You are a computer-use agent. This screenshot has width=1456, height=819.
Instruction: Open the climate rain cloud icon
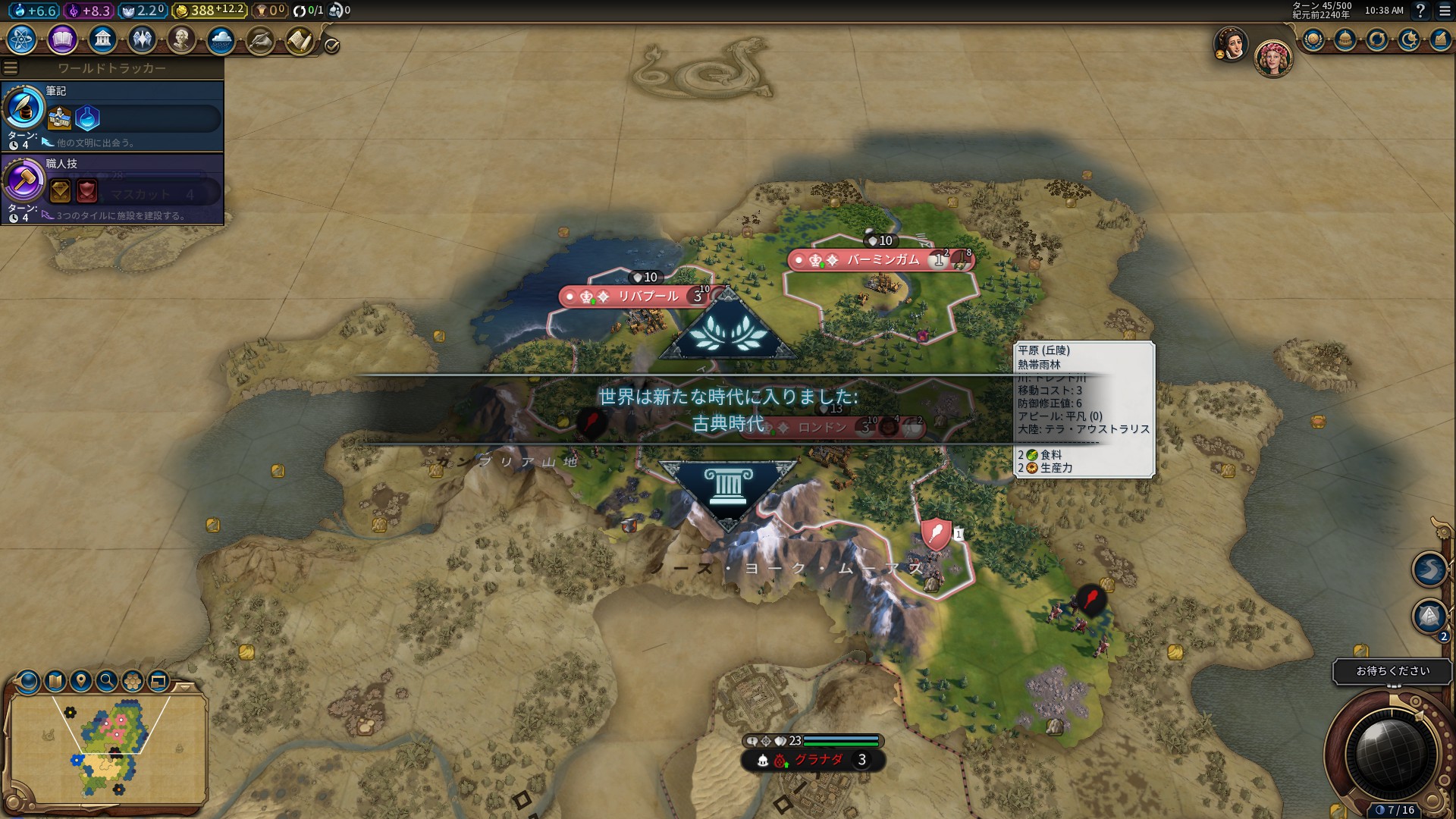[221, 39]
